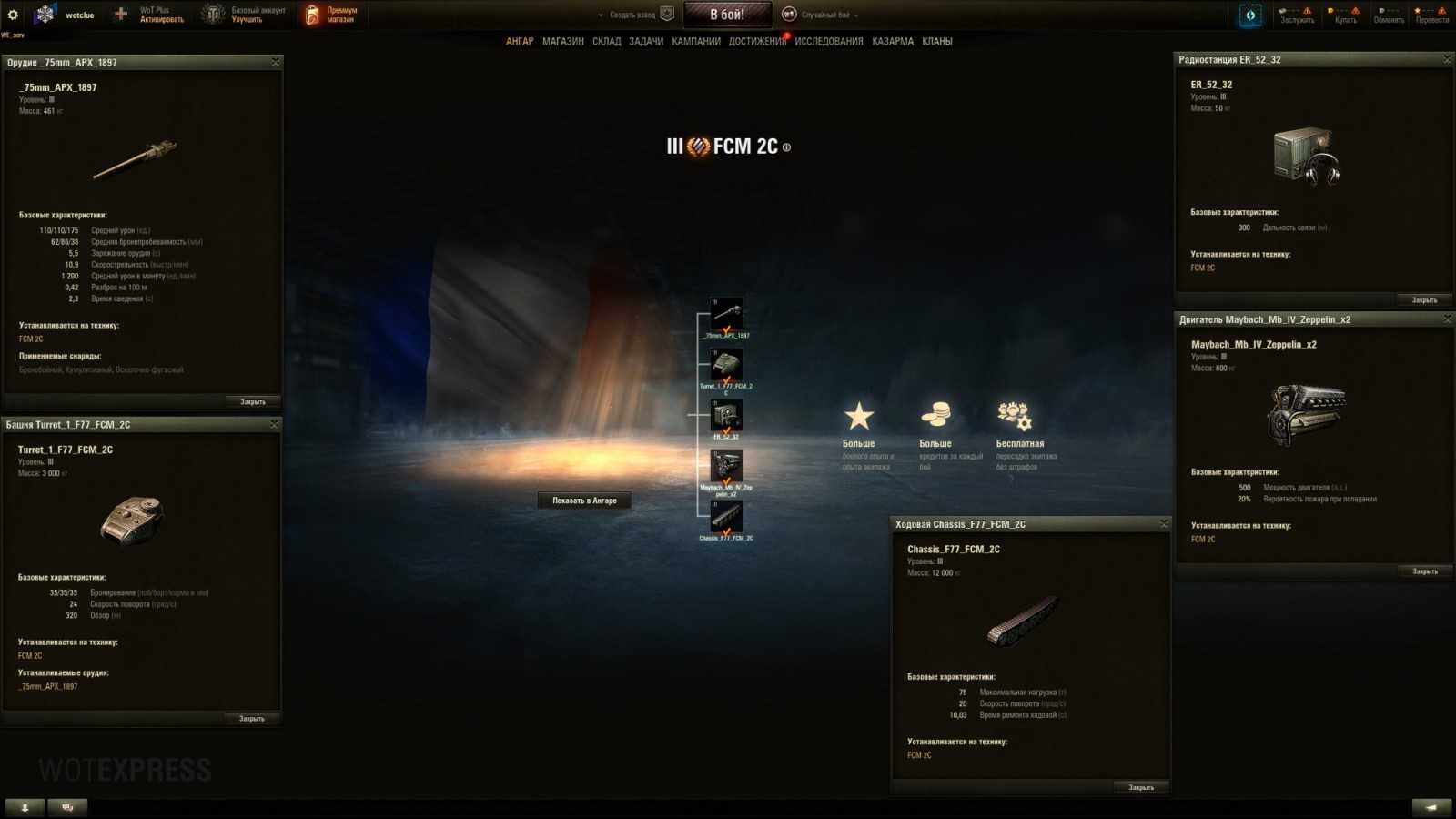Switch to the ИССЛЕДОВАНИЯ tab
Image resolution: width=1456 pixels, height=819 pixels.
pos(831,41)
